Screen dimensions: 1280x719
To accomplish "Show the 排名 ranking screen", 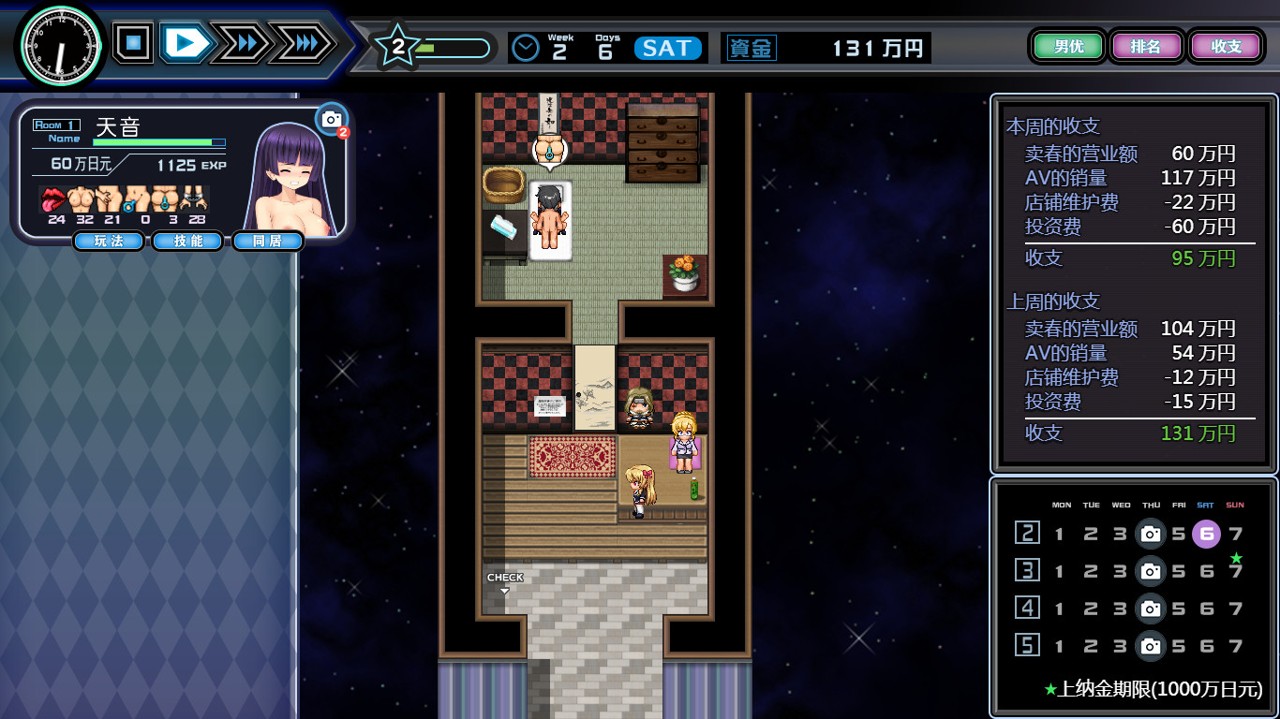I will [1146, 46].
